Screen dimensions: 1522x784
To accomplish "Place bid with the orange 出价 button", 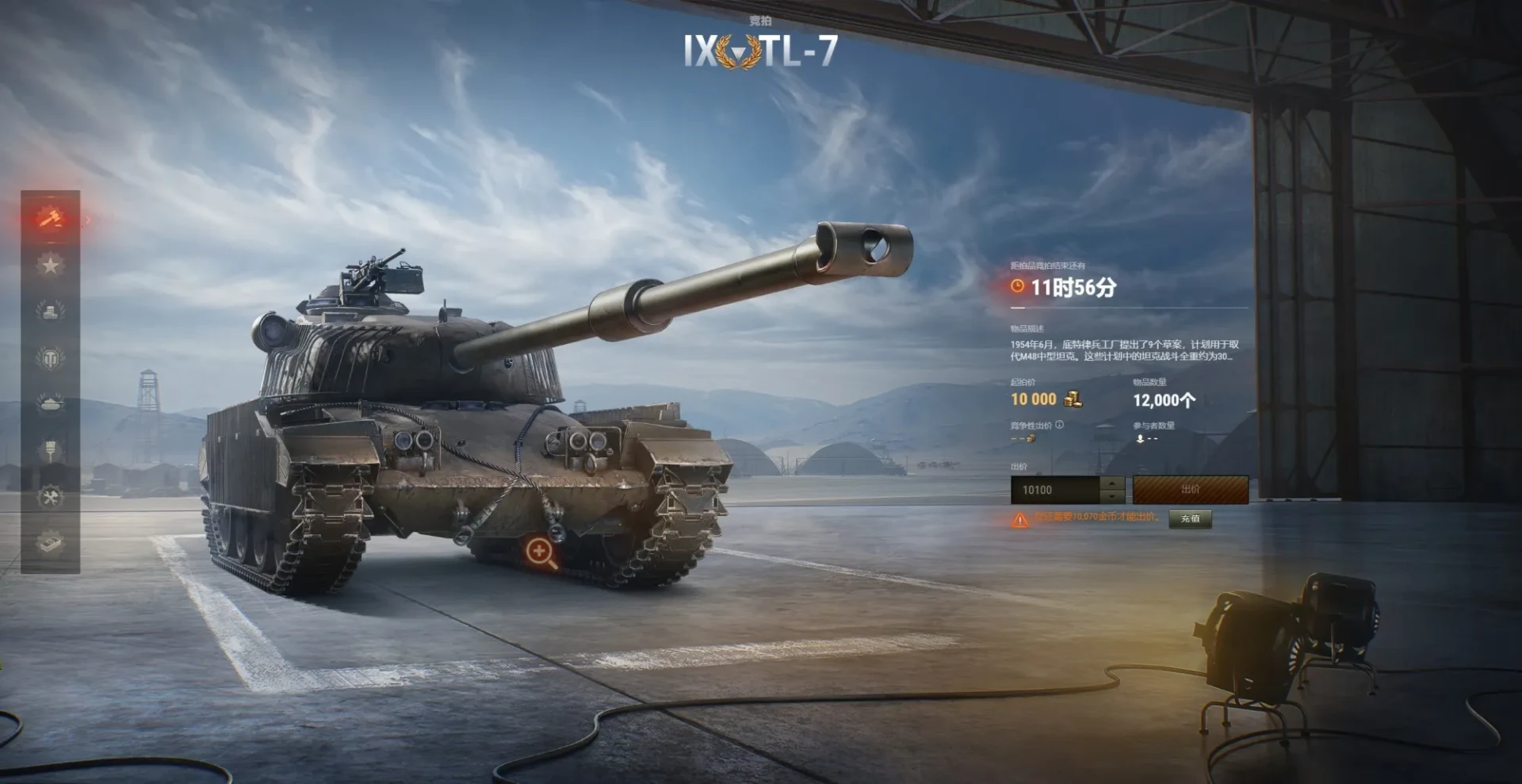I will point(1190,490).
